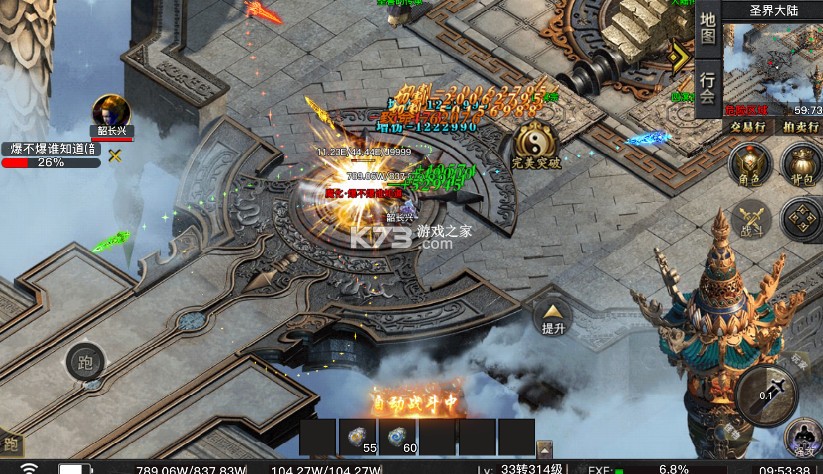Expand the hotbar with the small arrow

(544, 449)
